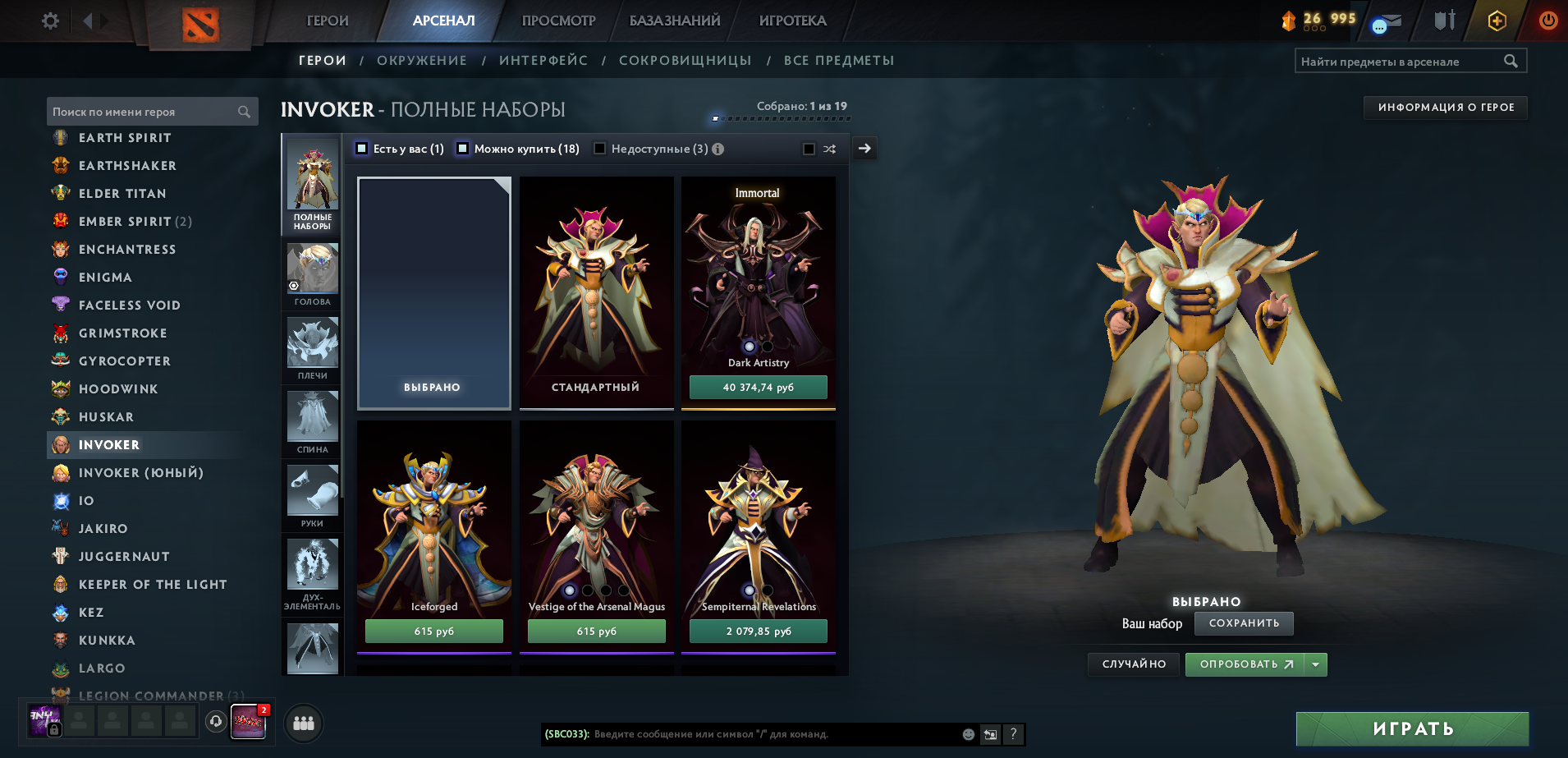Open the dropdown arrow next to ОПРОБОВАТЬ
This screenshot has height=758, width=1568.
click(1316, 664)
